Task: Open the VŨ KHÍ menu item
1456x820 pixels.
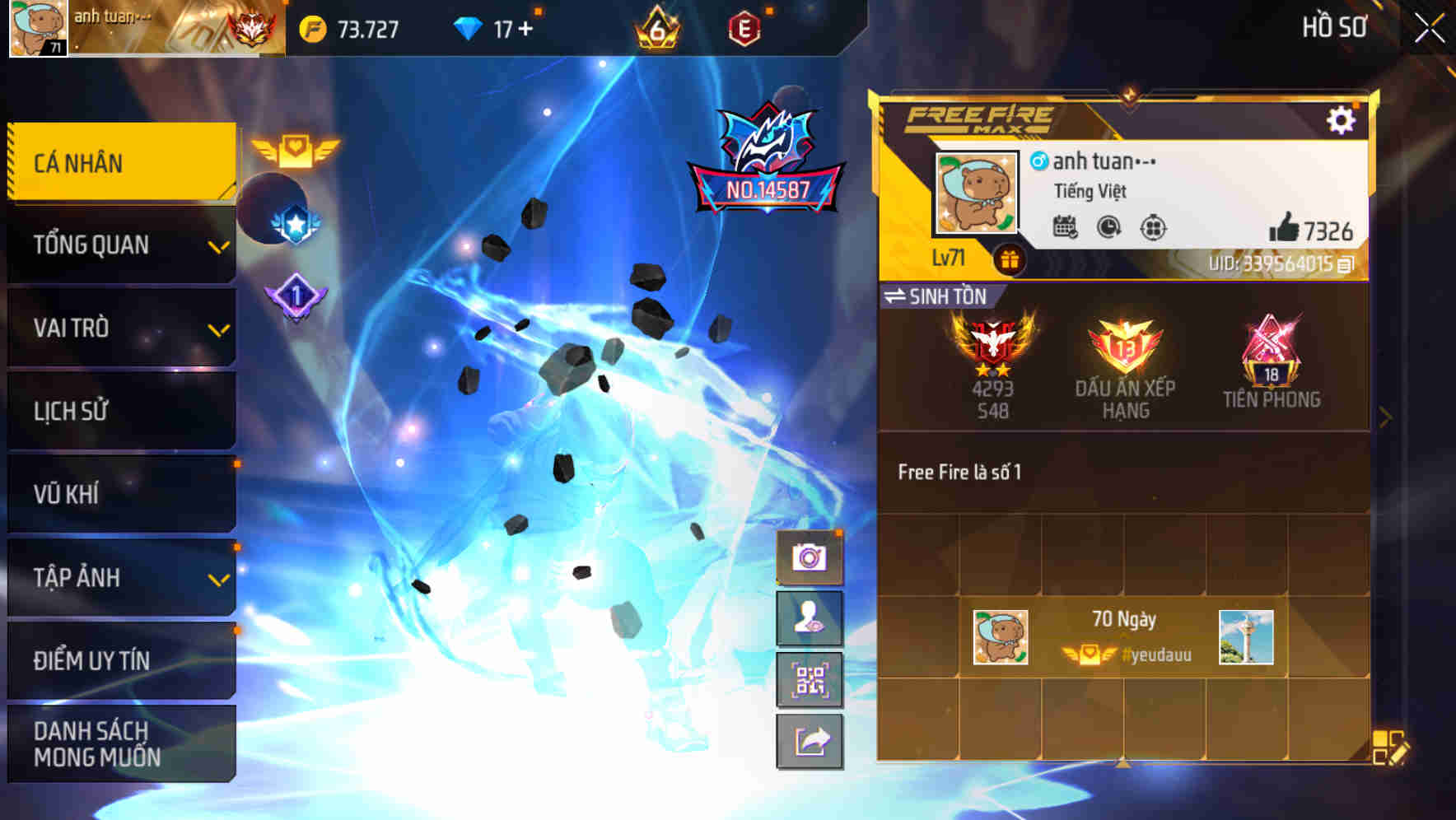Action: [119, 494]
